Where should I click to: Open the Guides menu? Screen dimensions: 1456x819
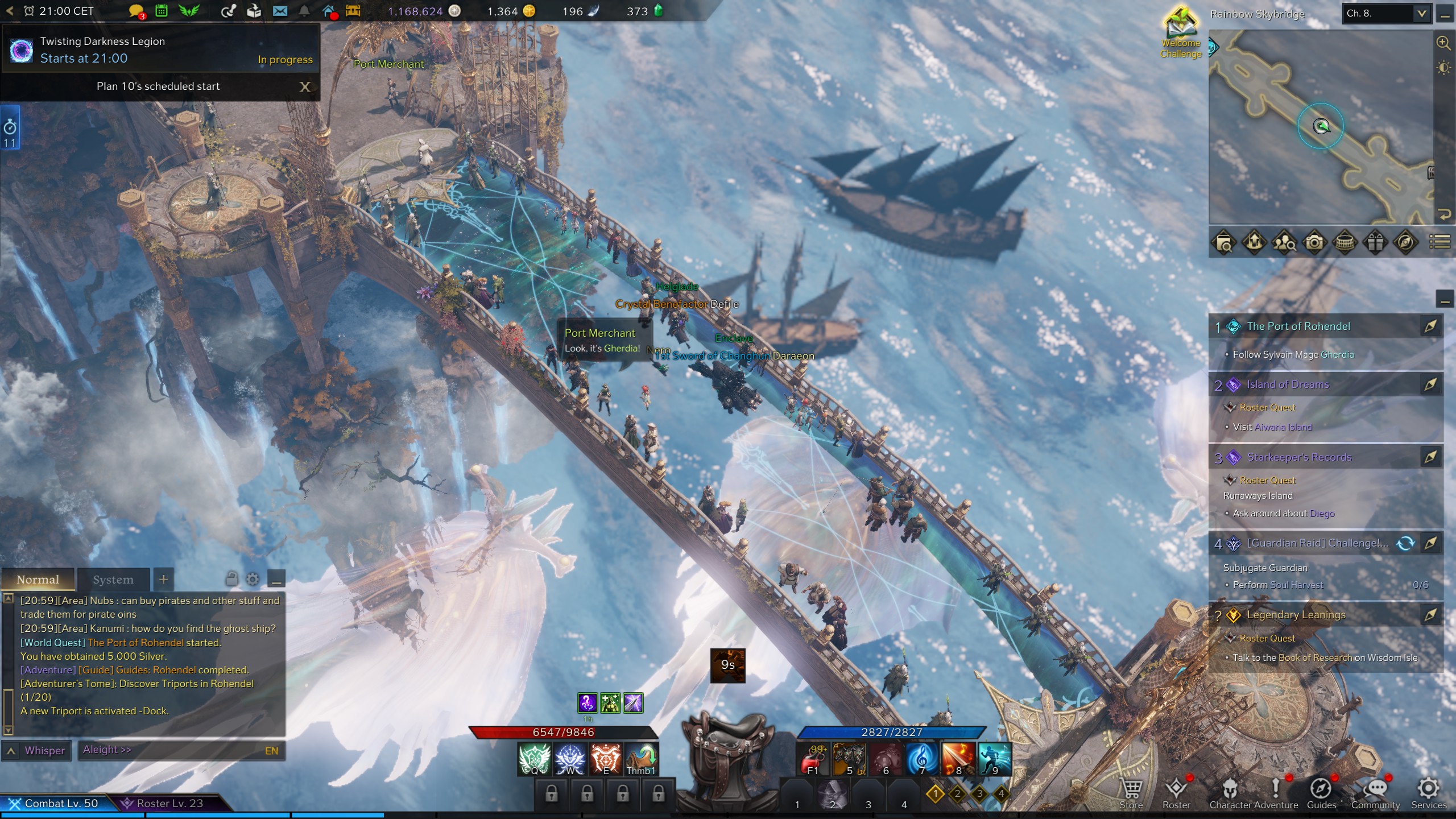tap(1321, 793)
